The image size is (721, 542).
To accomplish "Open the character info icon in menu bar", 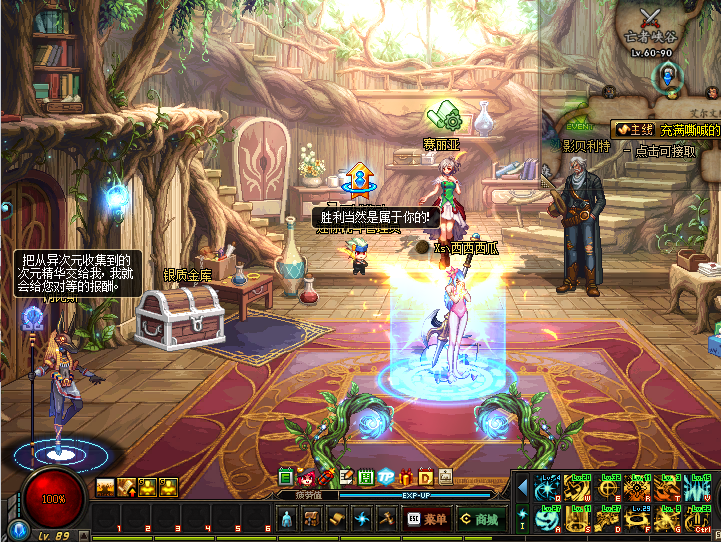I will tap(286, 519).
